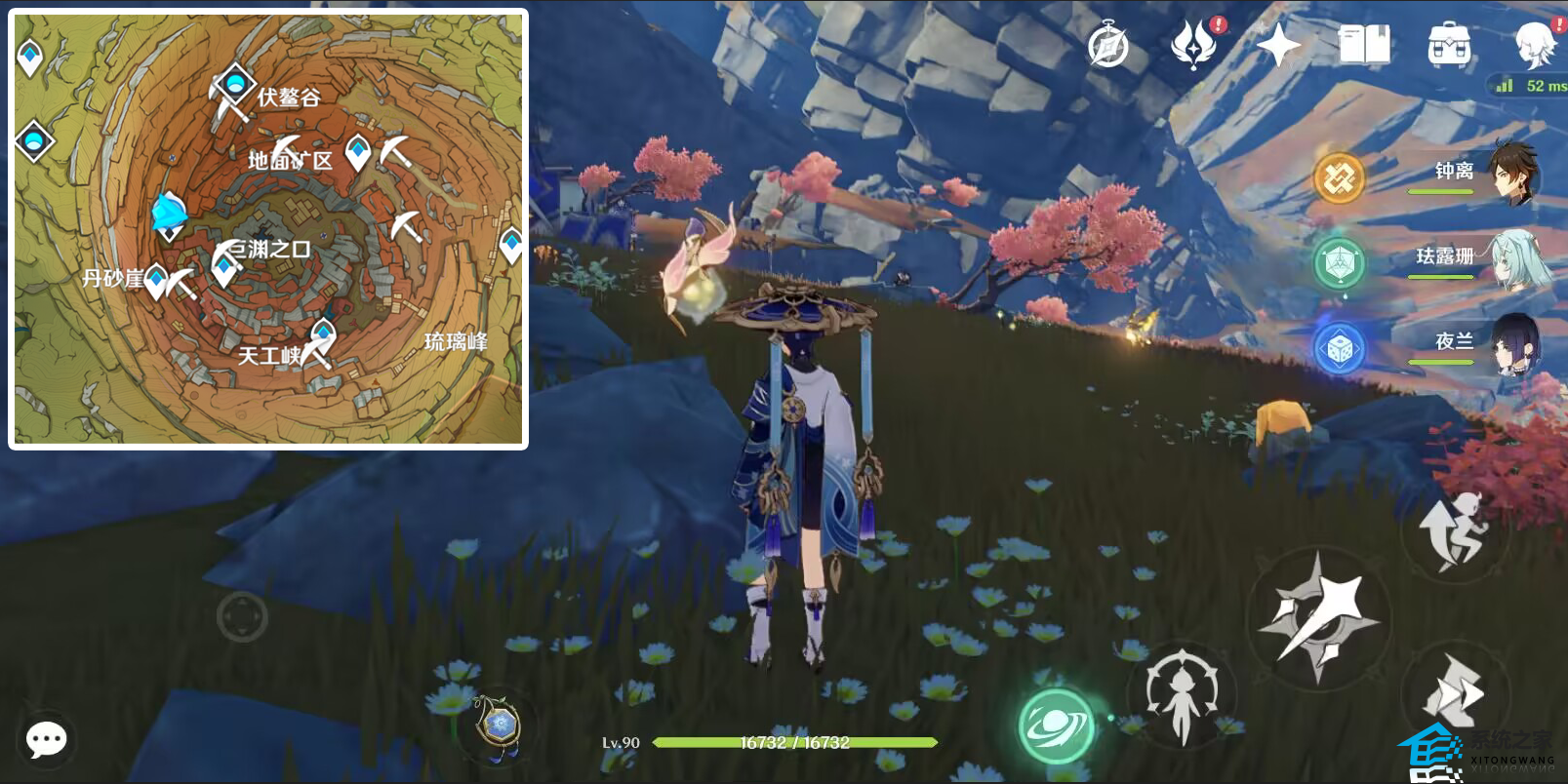The image size is (1568, 784).
Task: Open the compass quest icon
Action: [x=1108, y=45]
